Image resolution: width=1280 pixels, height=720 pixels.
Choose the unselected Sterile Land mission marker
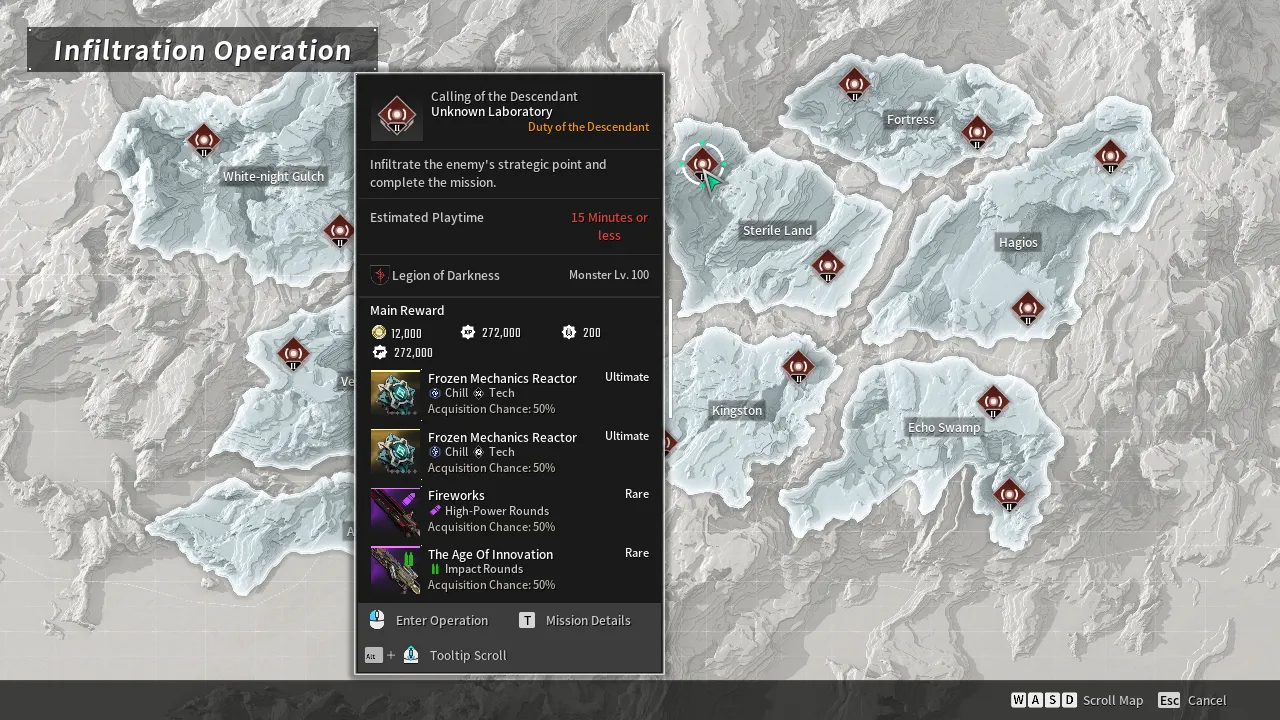[827, 266]
